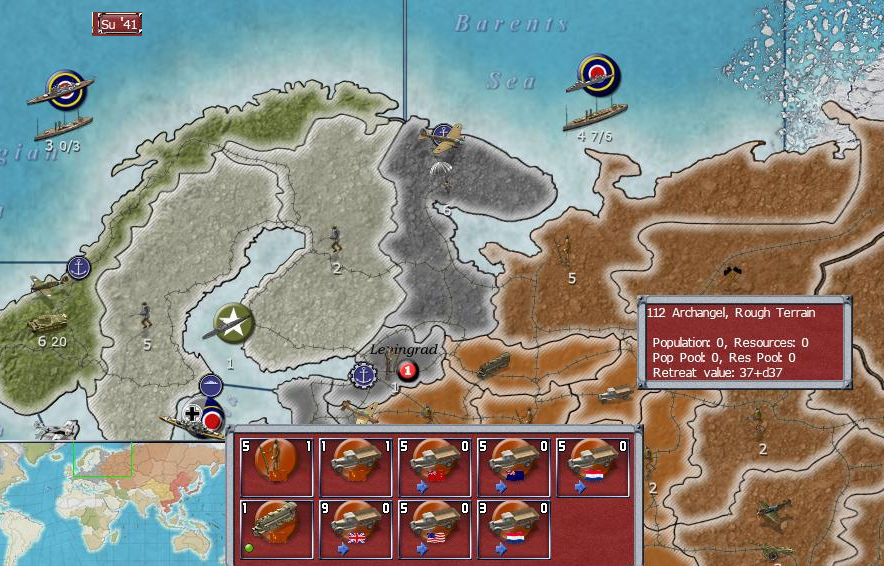Select the fleet marked 3 0/3
Screen dimensions: 884x566
tap(63, 106)
